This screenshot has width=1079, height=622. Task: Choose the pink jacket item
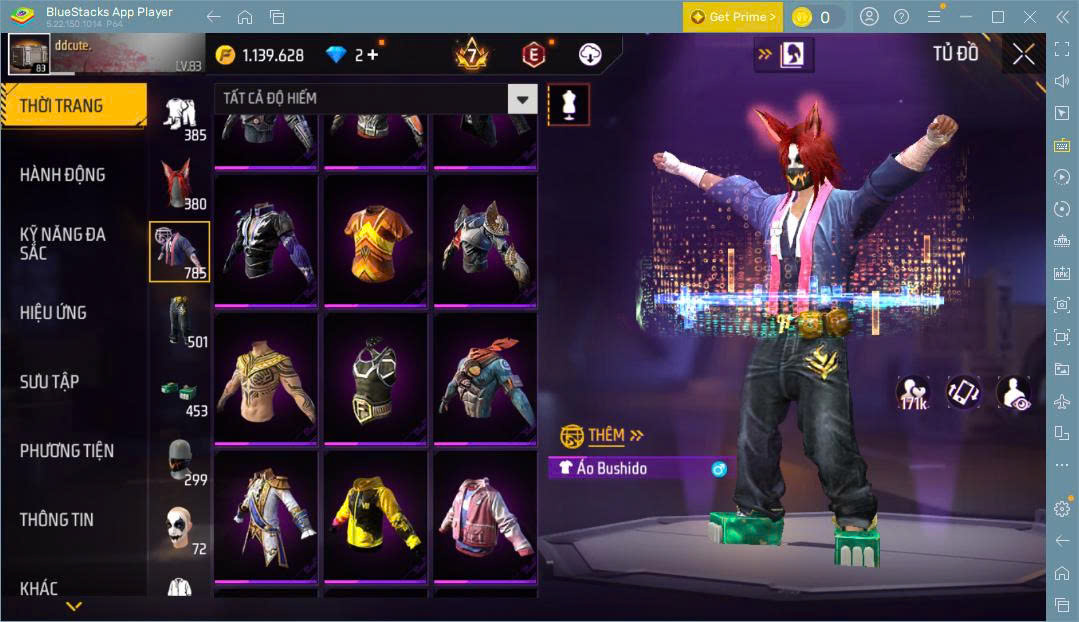(x=484, y=516)
